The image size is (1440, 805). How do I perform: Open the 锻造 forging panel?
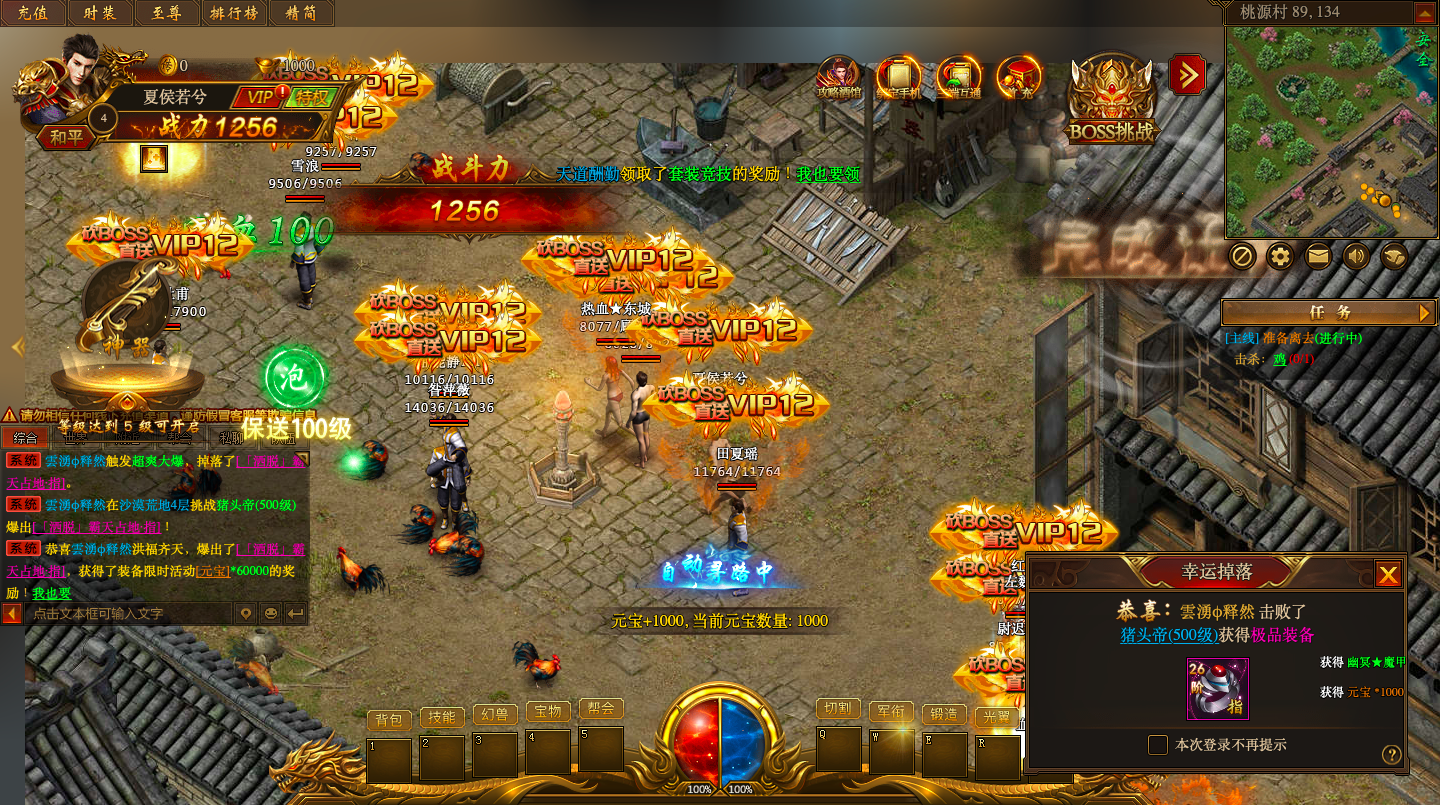pyautogui.click(x=944, y=714)
